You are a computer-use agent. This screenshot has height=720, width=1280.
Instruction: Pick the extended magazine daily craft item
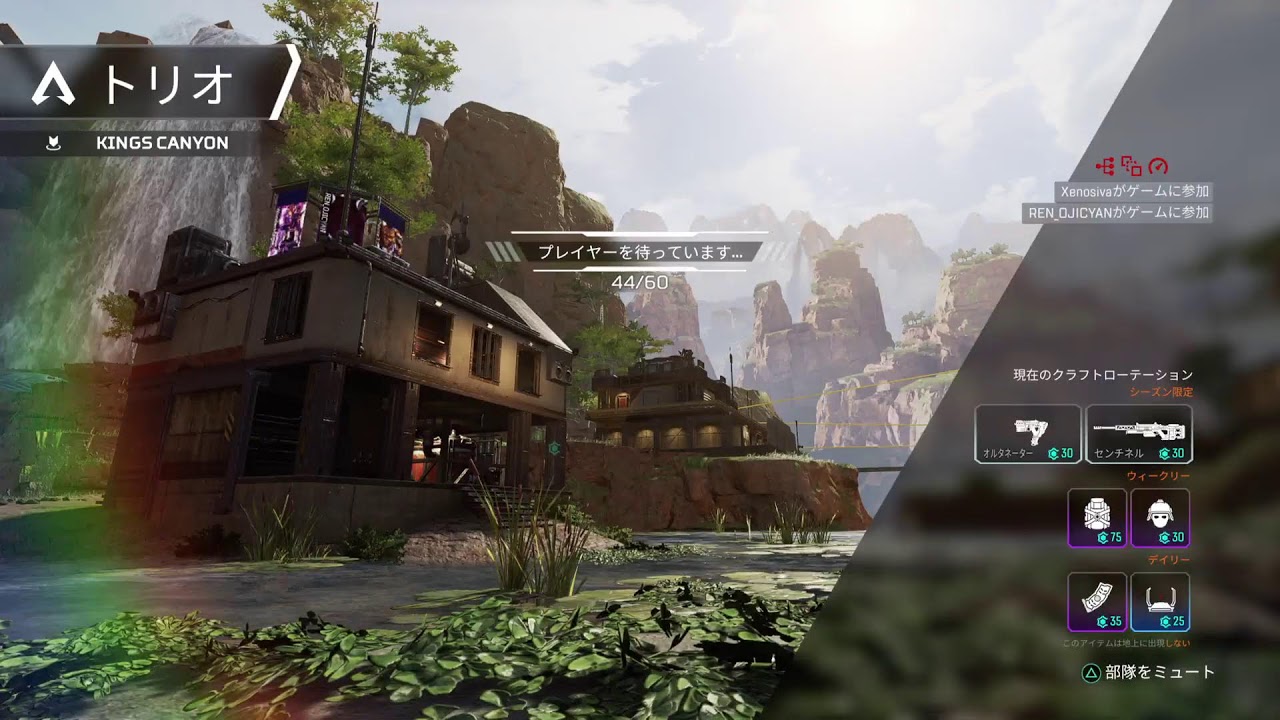[x=1097, y=602]
